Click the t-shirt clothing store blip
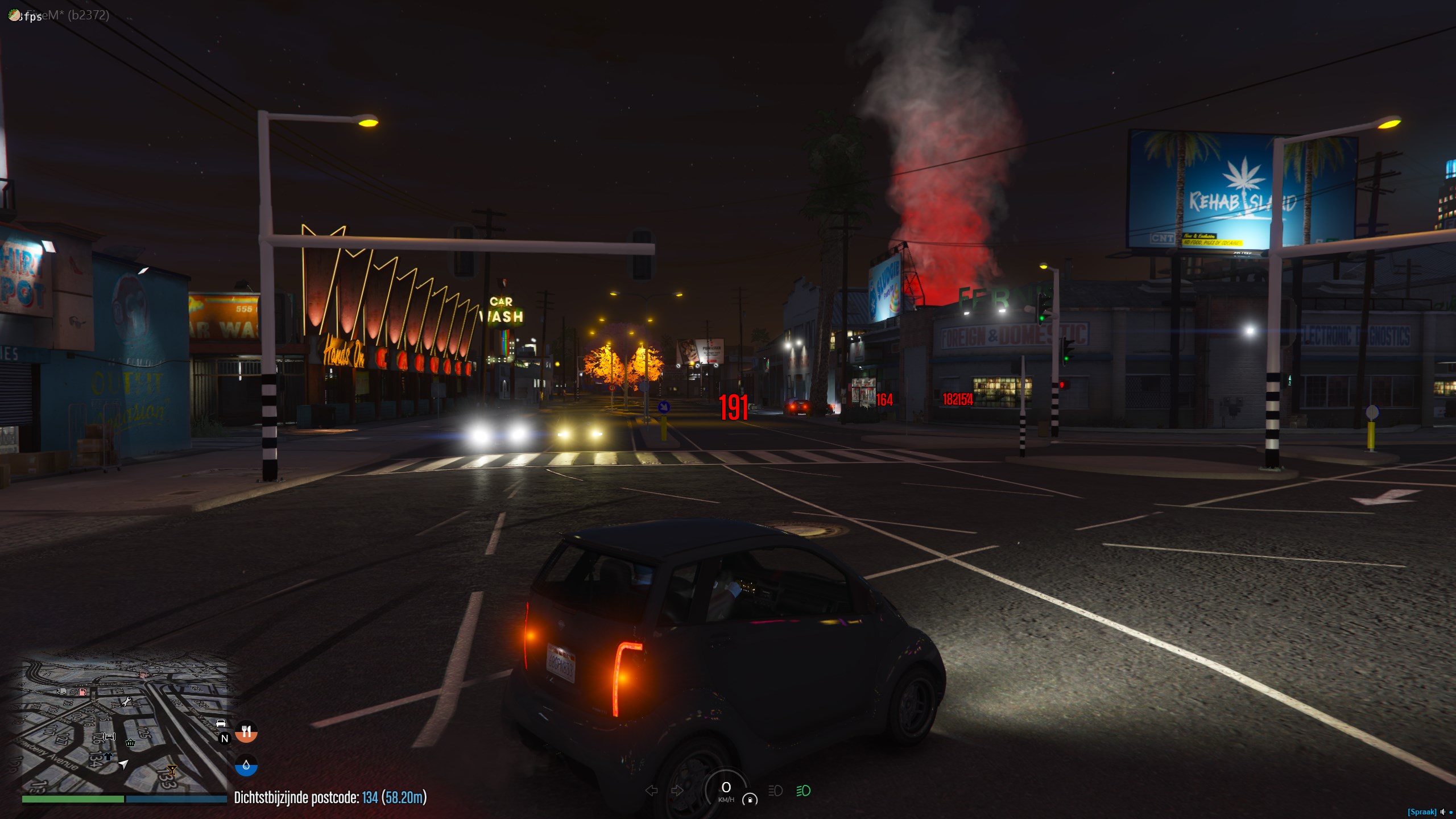 tap(108, 756)
